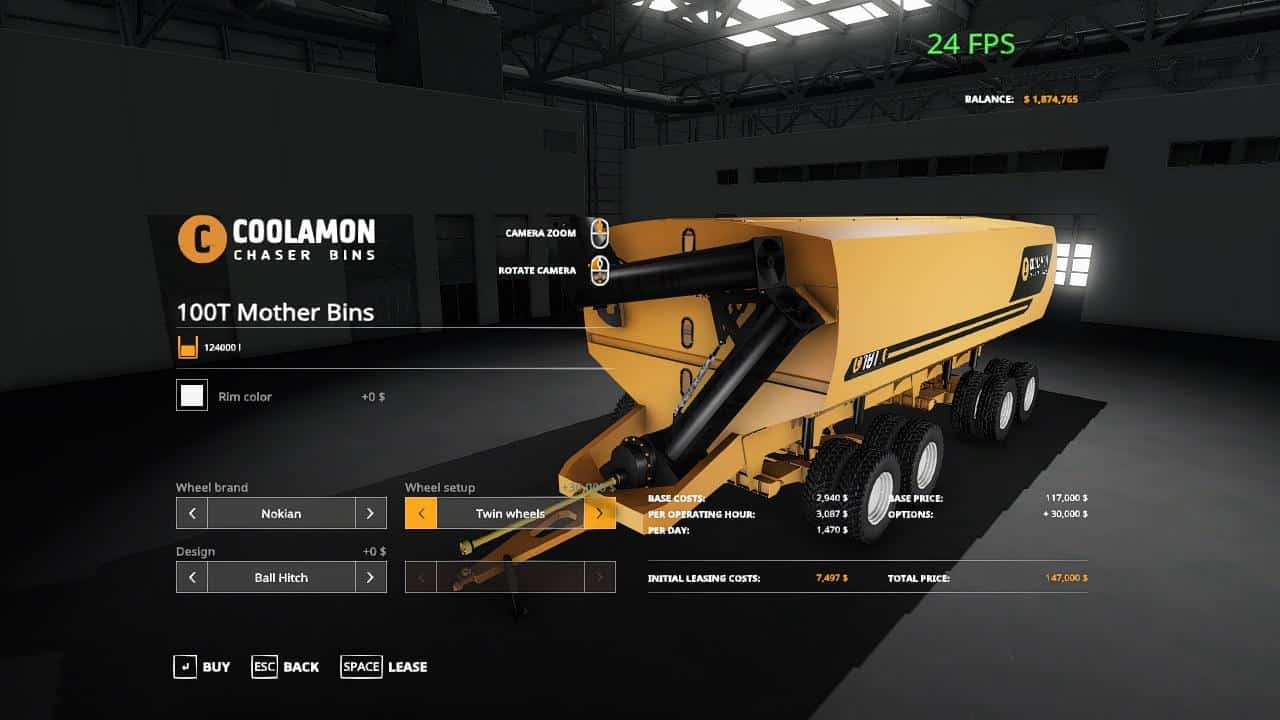Screen dimensions: 1280x720
Task: Go back from the shop configuration
Action: (285, 667)
